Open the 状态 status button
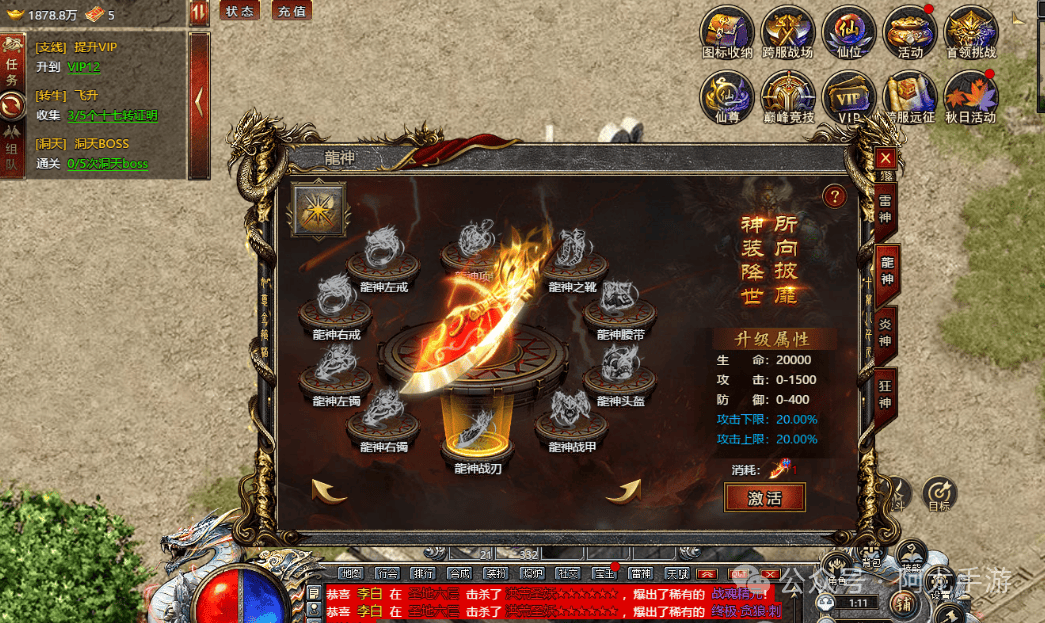 (x=239, y=11)
